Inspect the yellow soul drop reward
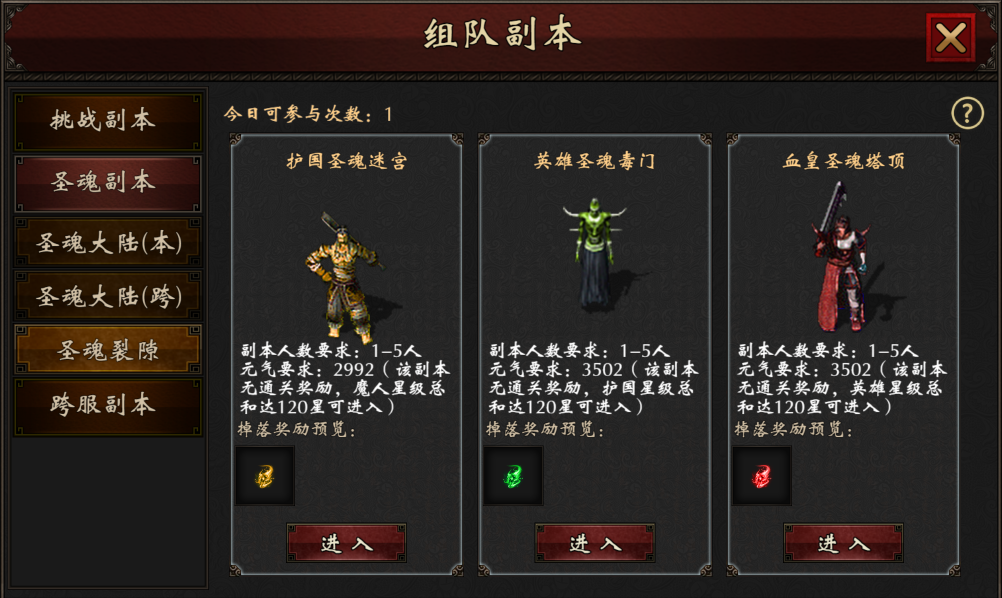This screenshot has width=1002, height=598. click(265, 476)
